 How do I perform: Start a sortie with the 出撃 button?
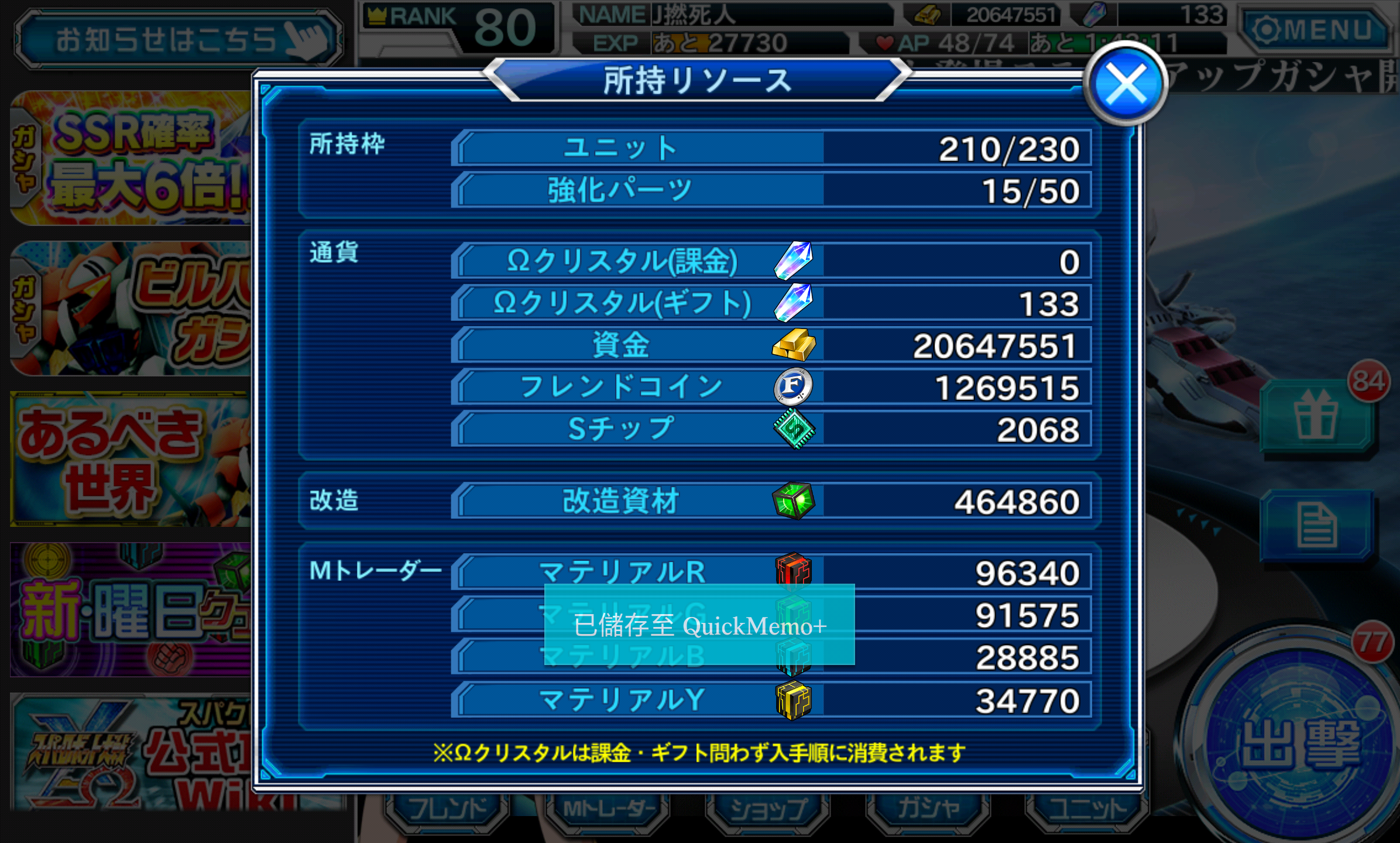(x=1299, y=743)
